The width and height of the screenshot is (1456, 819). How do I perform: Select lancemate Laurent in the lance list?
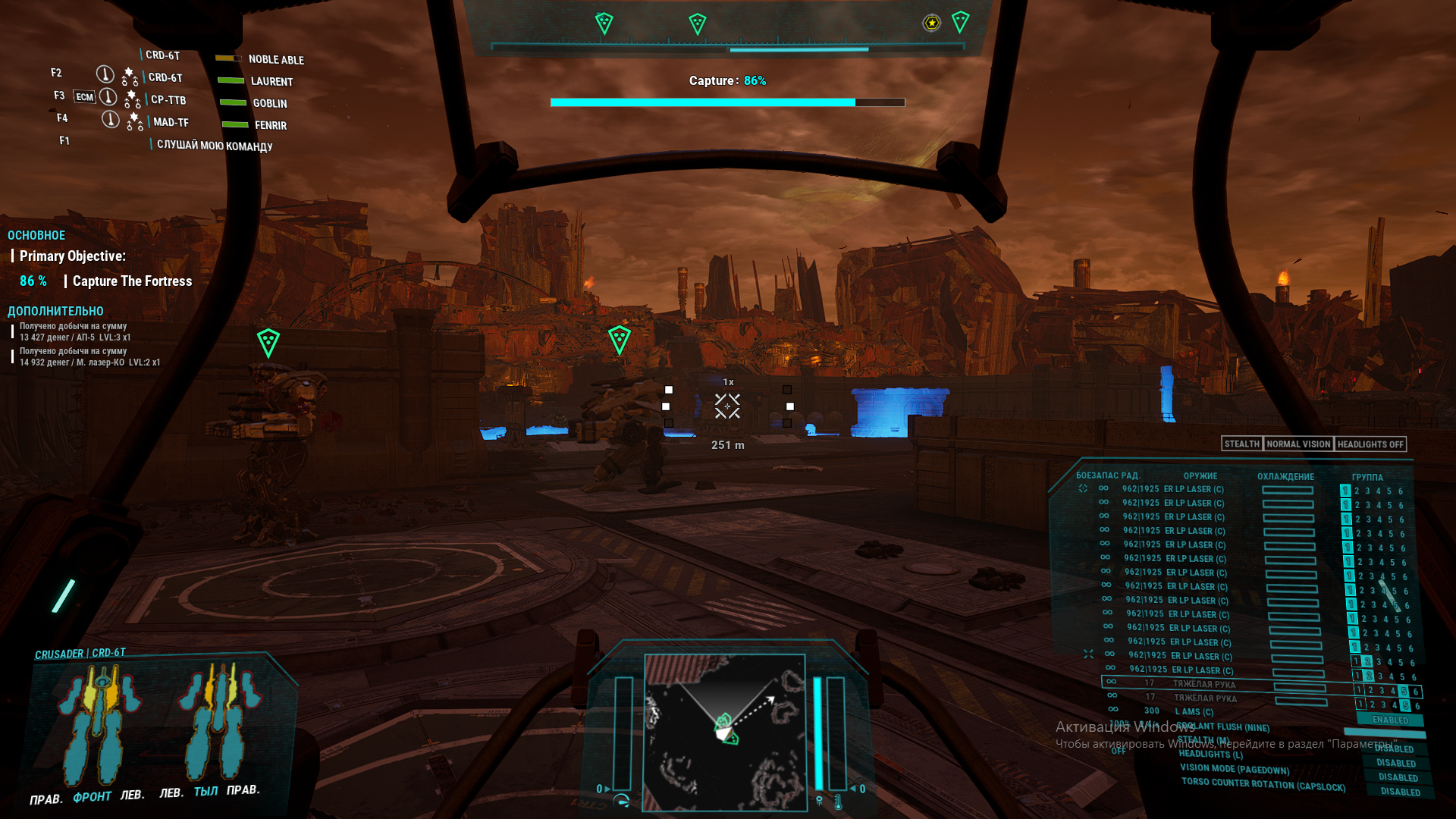click(271, 81)
